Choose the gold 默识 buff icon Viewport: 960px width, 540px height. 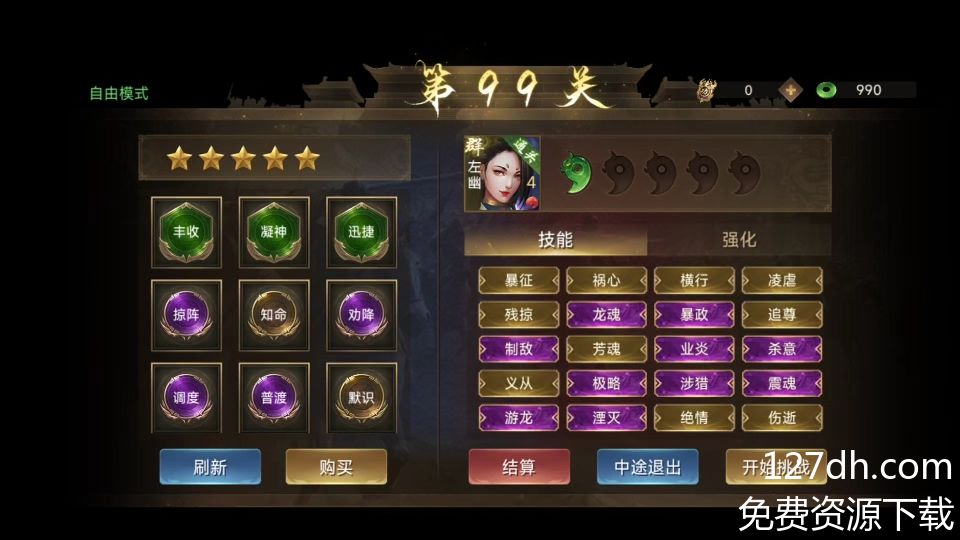point(361,397)
